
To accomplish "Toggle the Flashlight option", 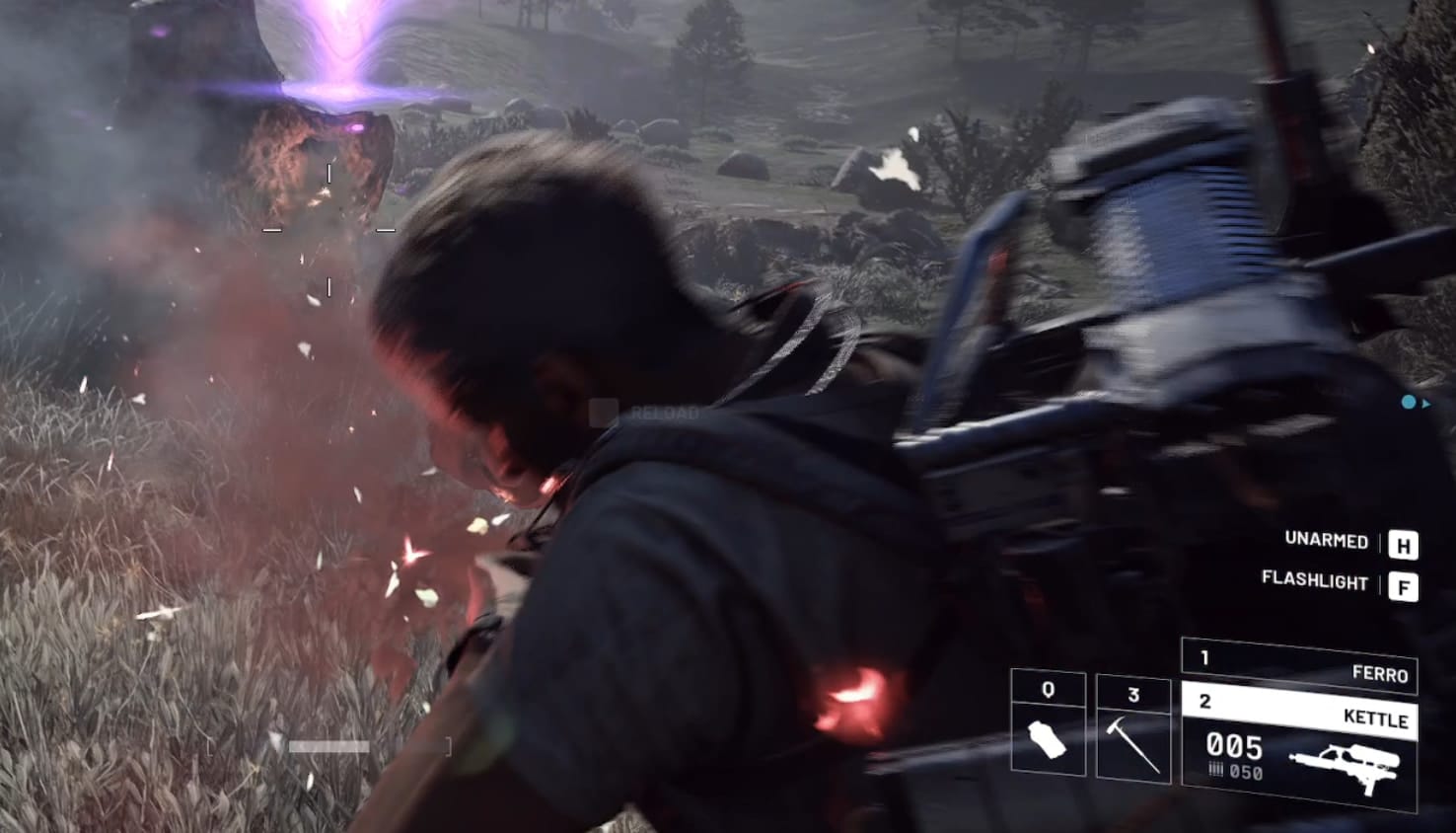I will point(1315,583).
